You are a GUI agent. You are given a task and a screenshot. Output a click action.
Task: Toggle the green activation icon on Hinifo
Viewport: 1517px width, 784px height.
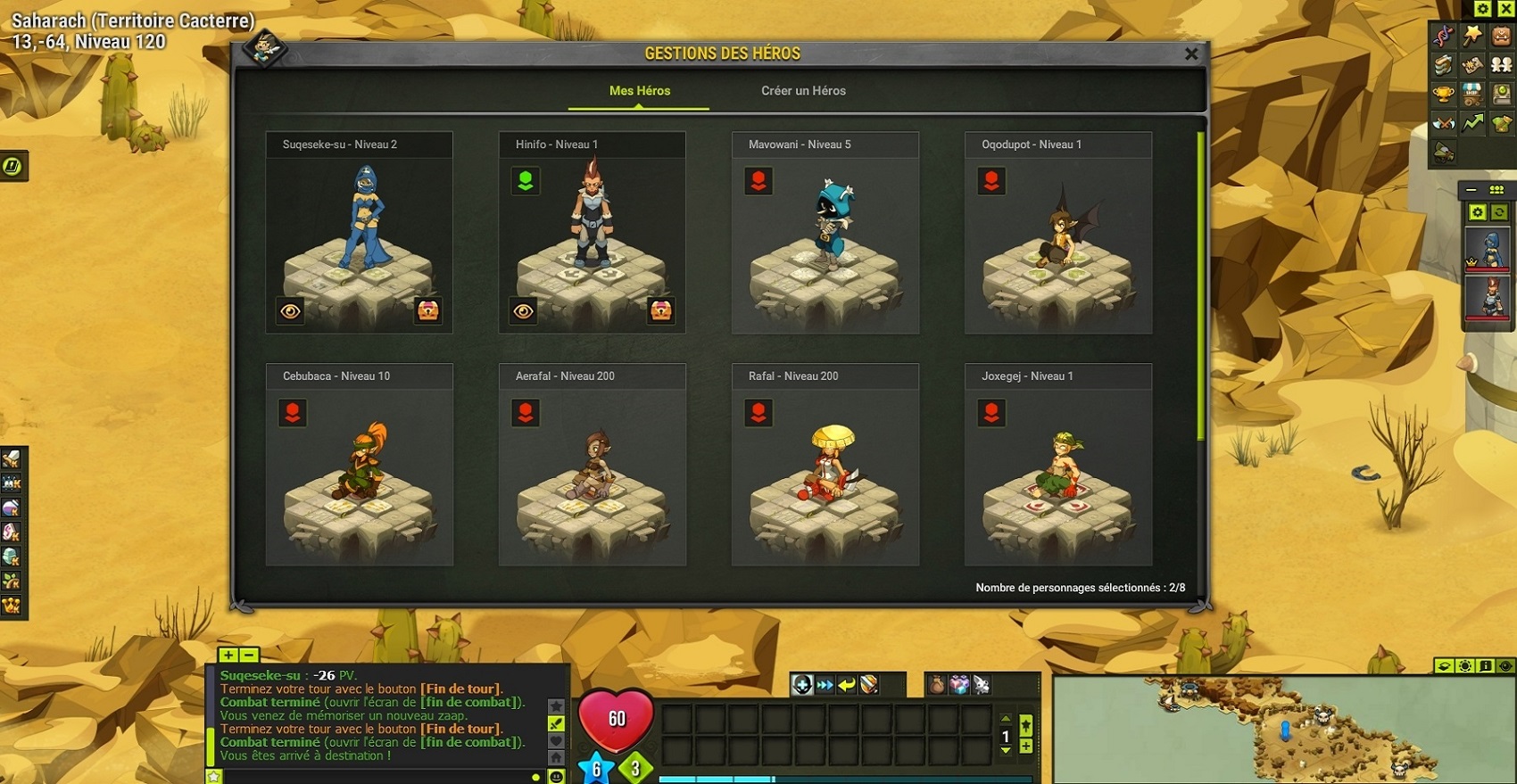(526, 181)
